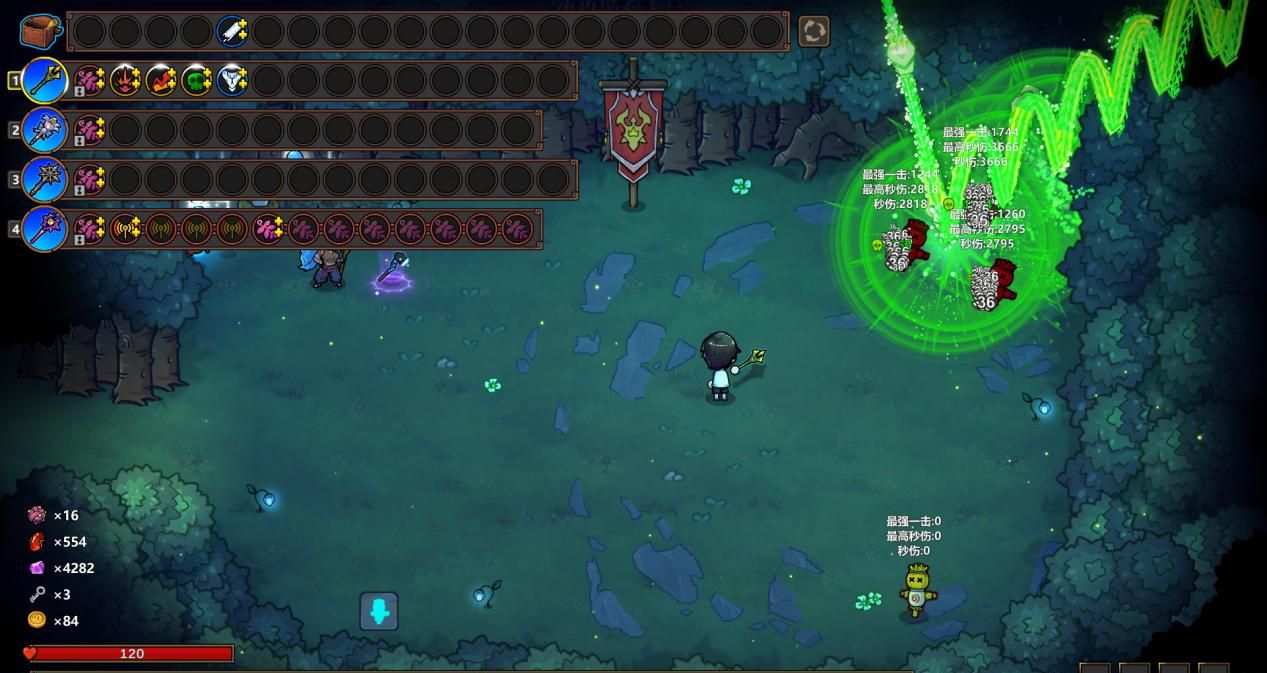Select the green skull spell slot
Screen dimensions: 1267x673
(x=197, y=80)
